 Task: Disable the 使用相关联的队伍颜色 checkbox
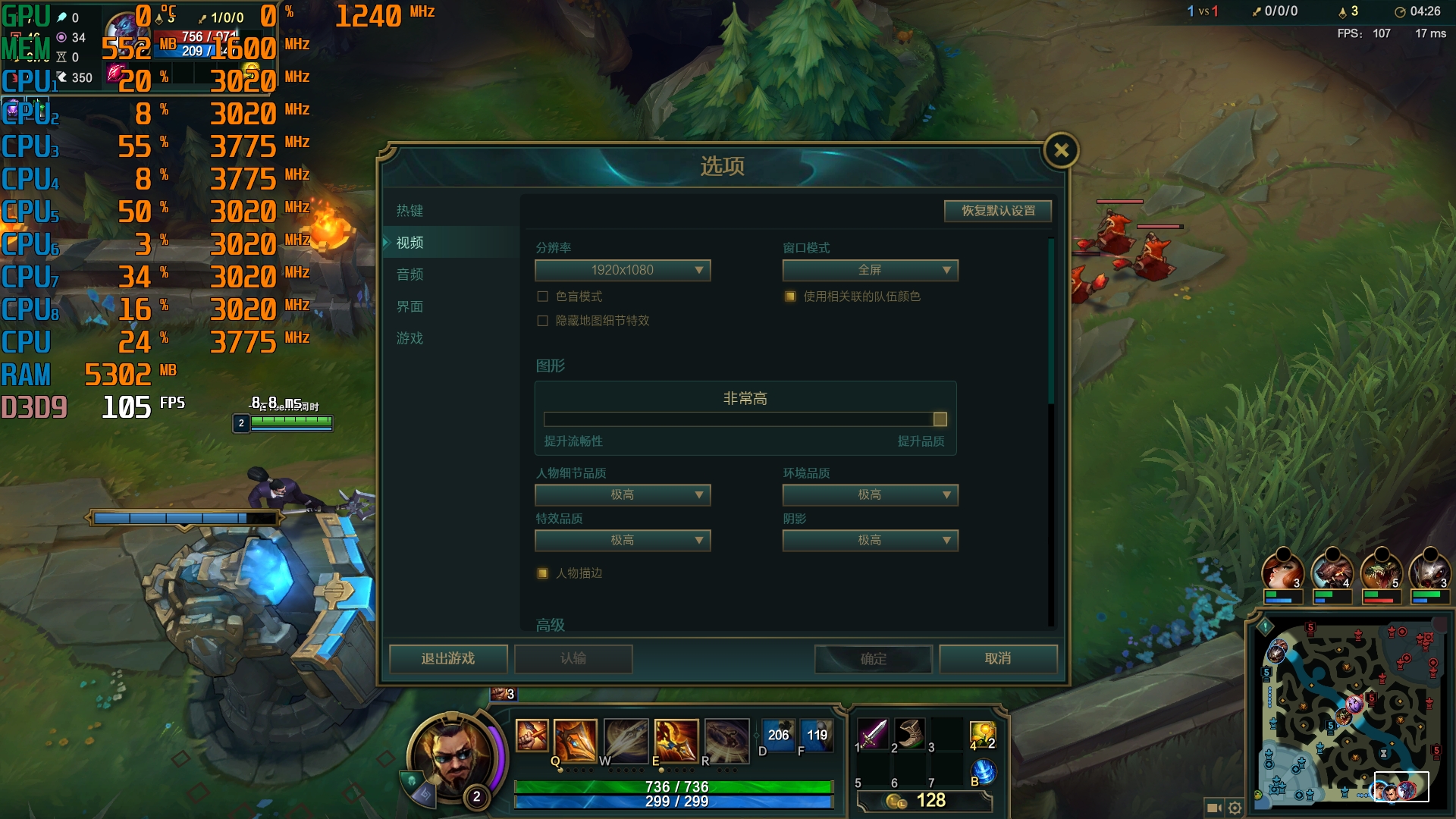(789, 298)
